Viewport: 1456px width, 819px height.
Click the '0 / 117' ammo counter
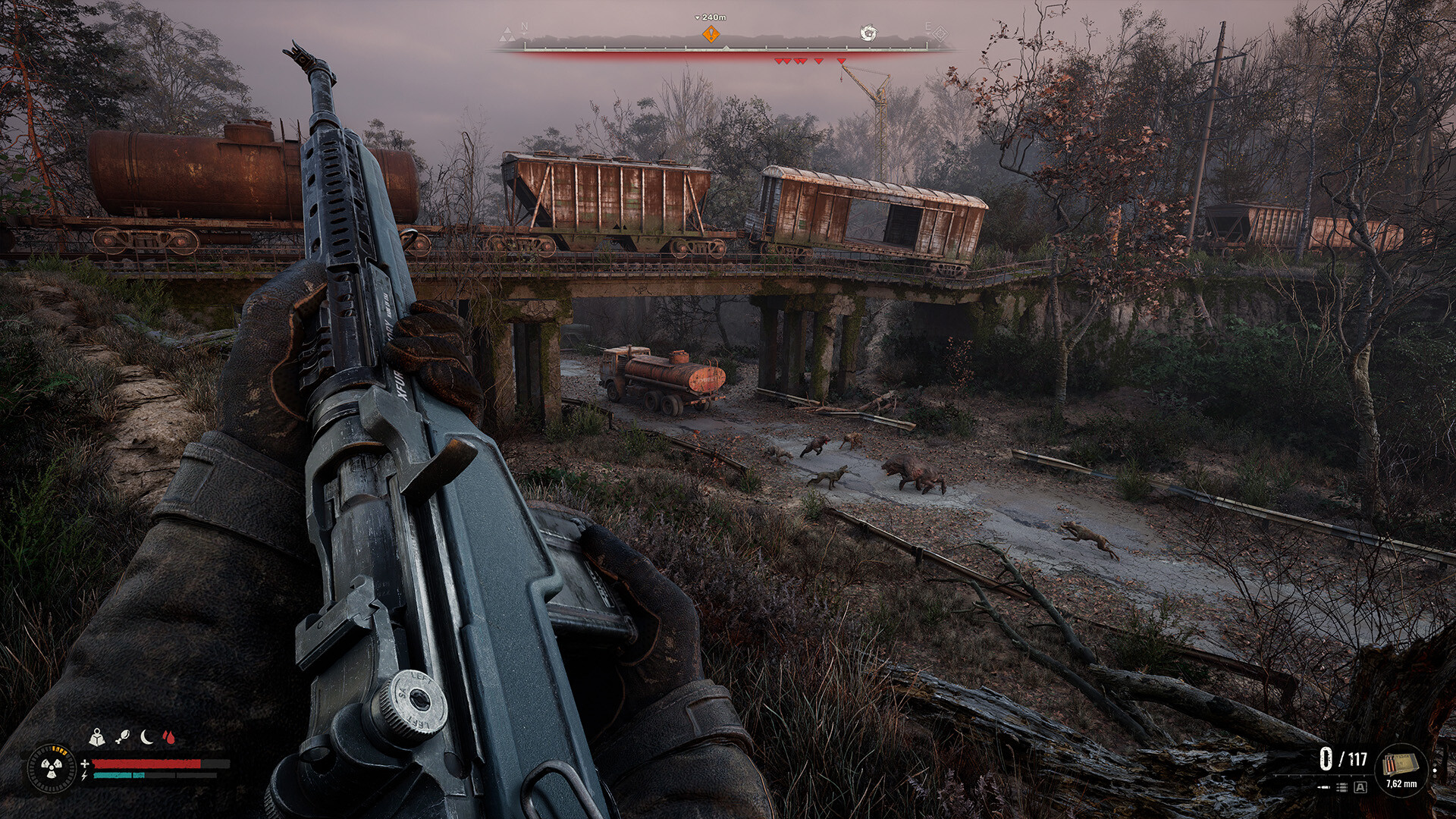[1343, 758]
